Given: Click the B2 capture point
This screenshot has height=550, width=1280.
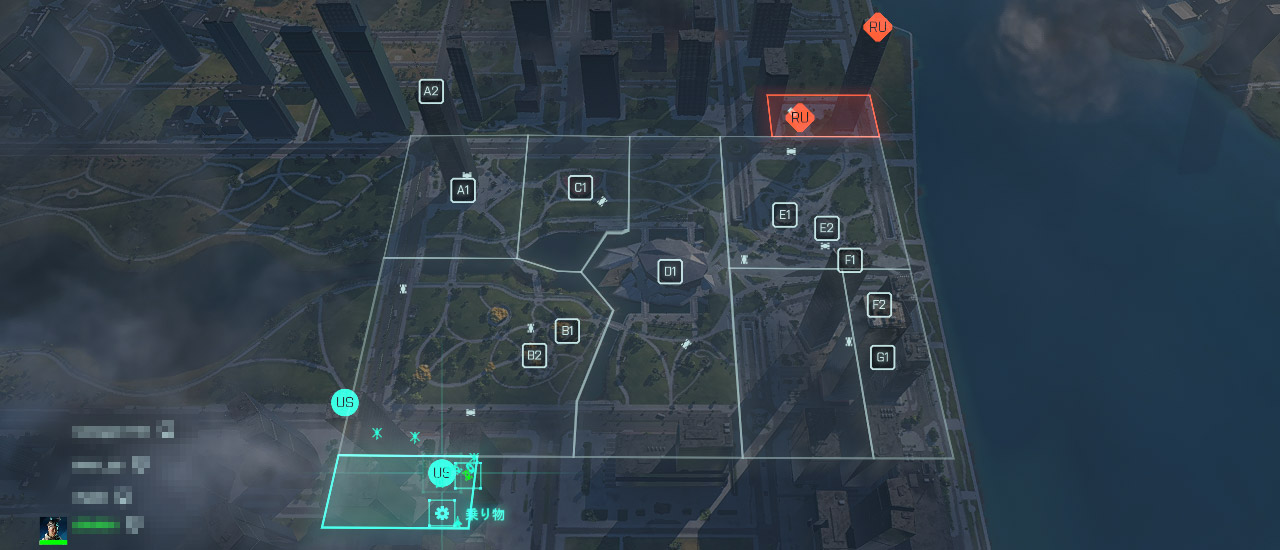Looking at the screenshot, I should point(535,355).
